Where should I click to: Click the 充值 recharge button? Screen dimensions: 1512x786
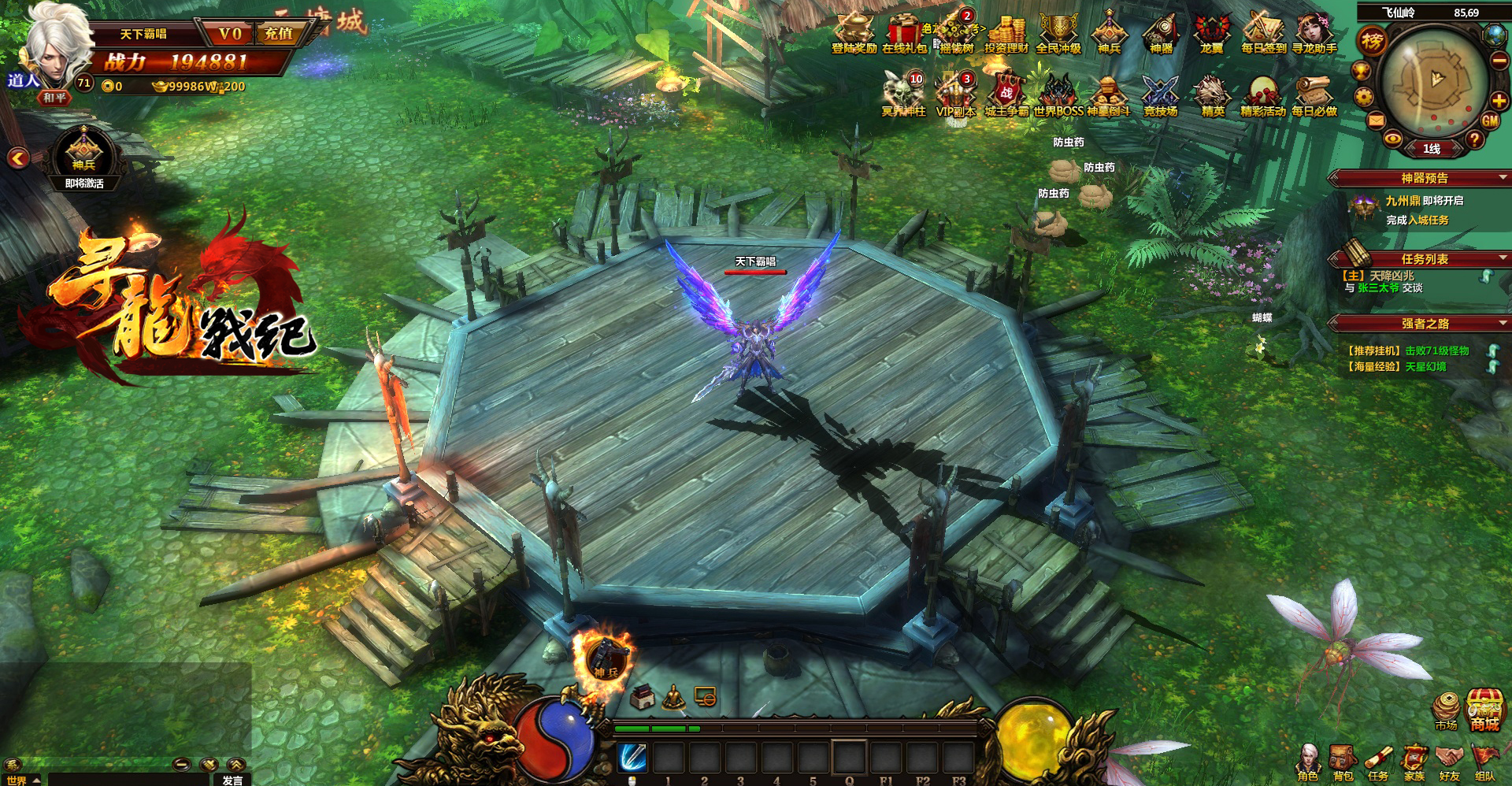[x=278, y=34]
